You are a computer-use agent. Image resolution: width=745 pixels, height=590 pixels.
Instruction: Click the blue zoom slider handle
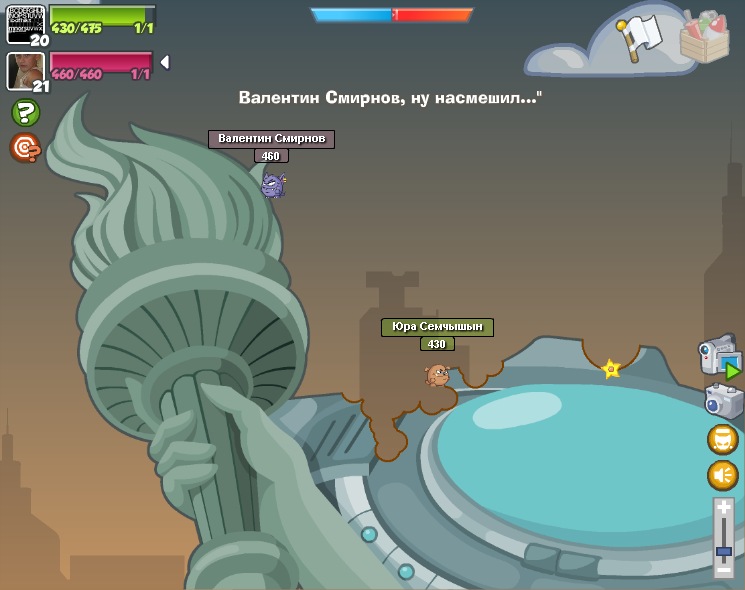(x=724, y=550)
